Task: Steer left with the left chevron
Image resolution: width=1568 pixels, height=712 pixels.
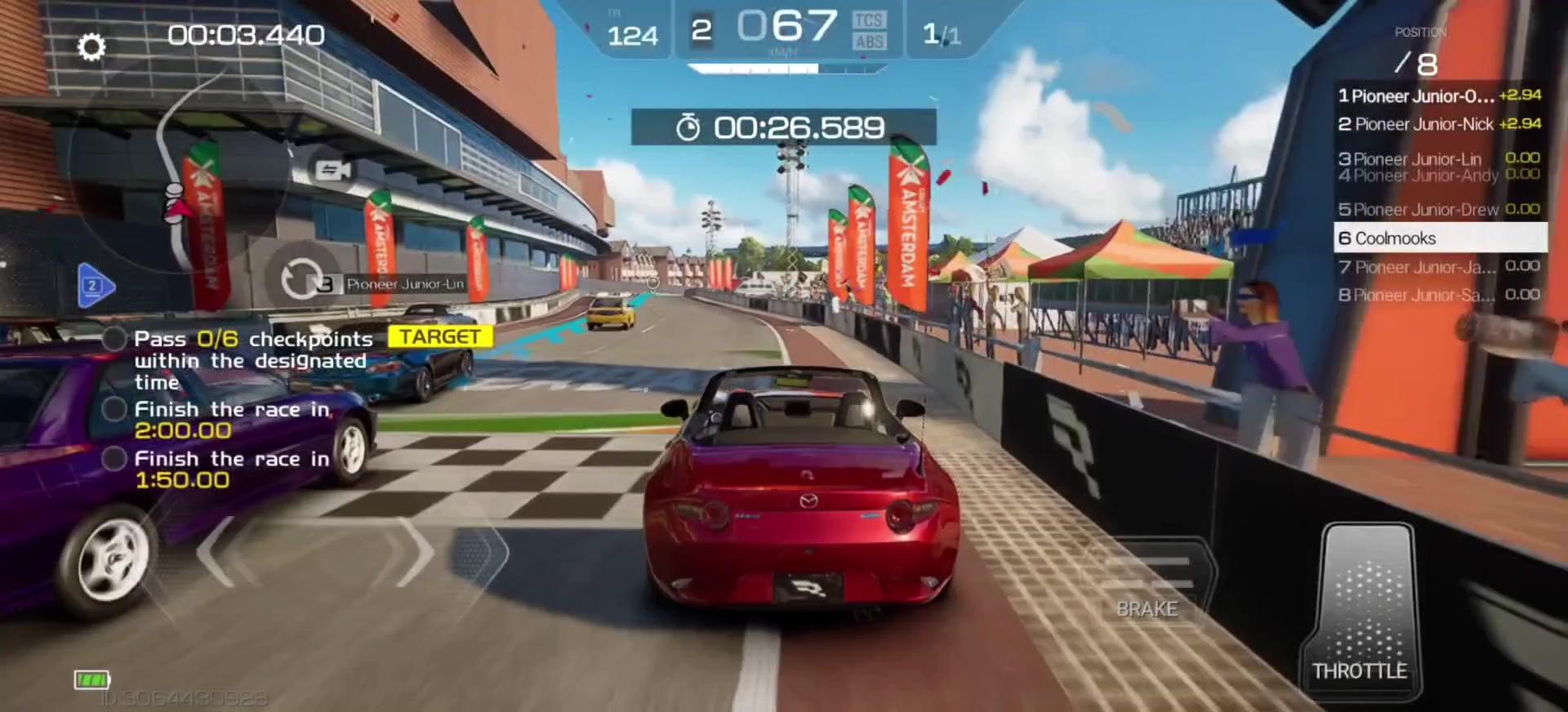Action: (217, 552)
